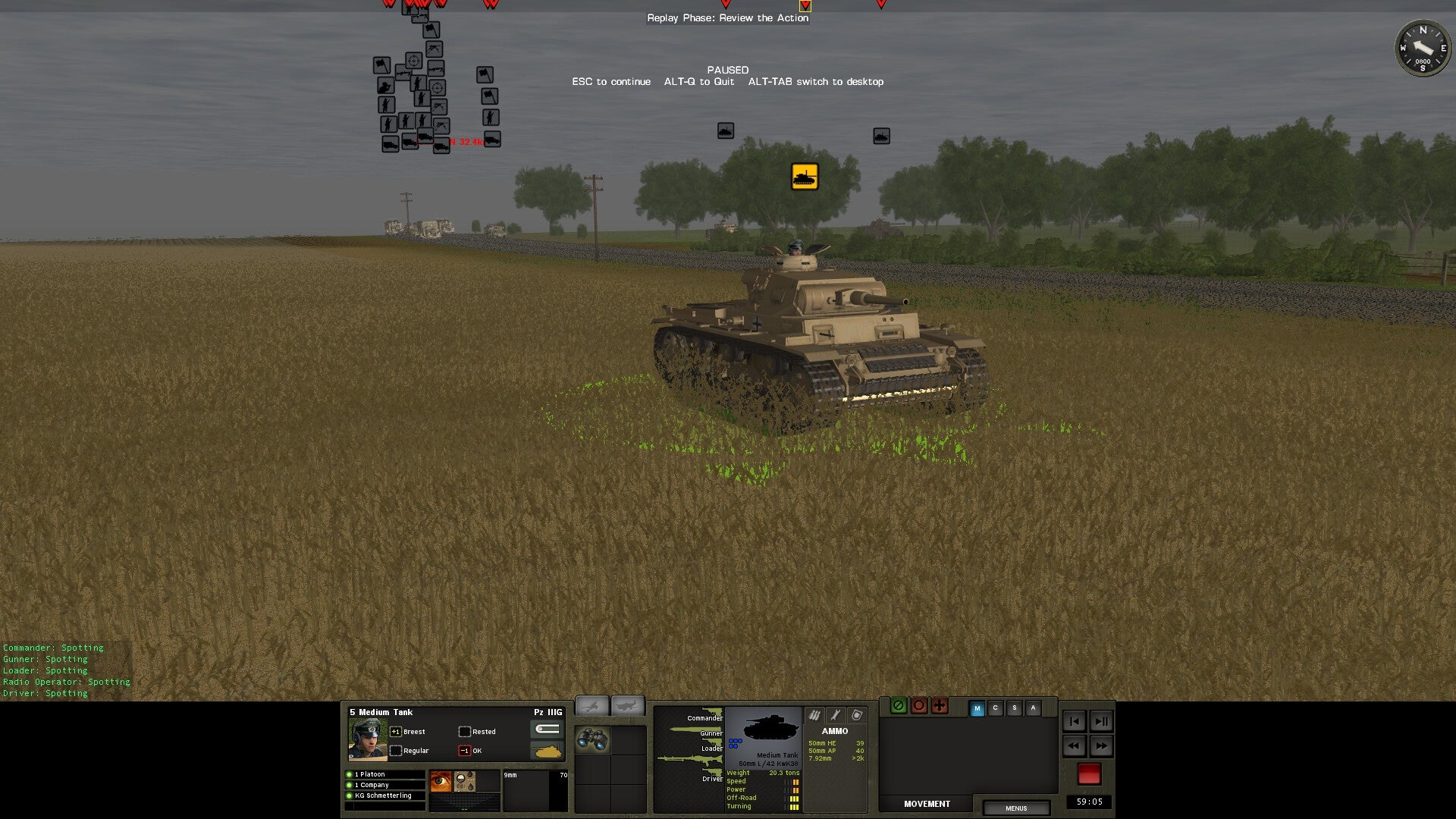This screenshot has width=1456, height=819.
Task: Toggle the +1 Breest leadership box
Action: 395,732
